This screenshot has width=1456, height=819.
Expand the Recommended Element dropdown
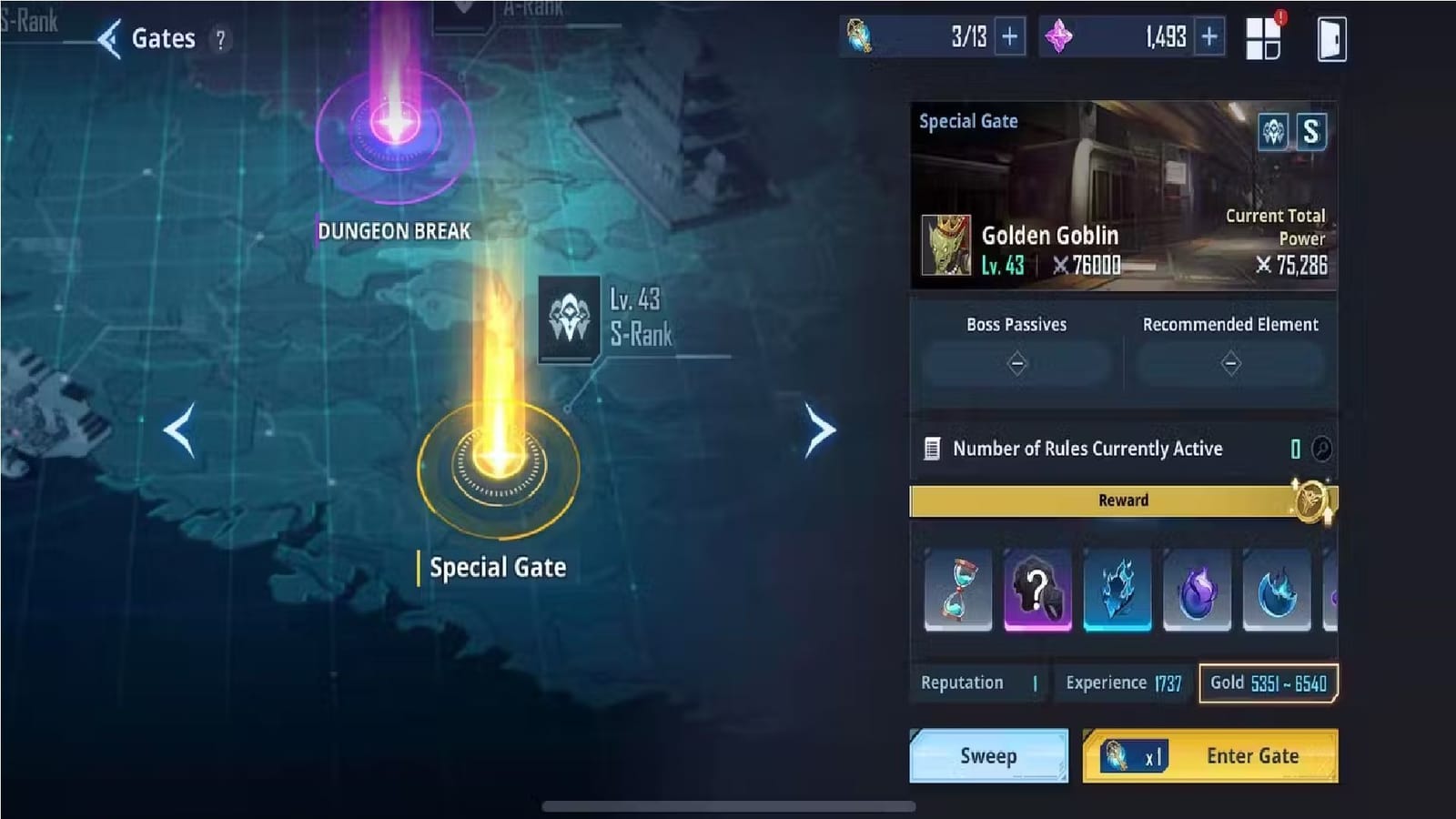click(1231, 362)
